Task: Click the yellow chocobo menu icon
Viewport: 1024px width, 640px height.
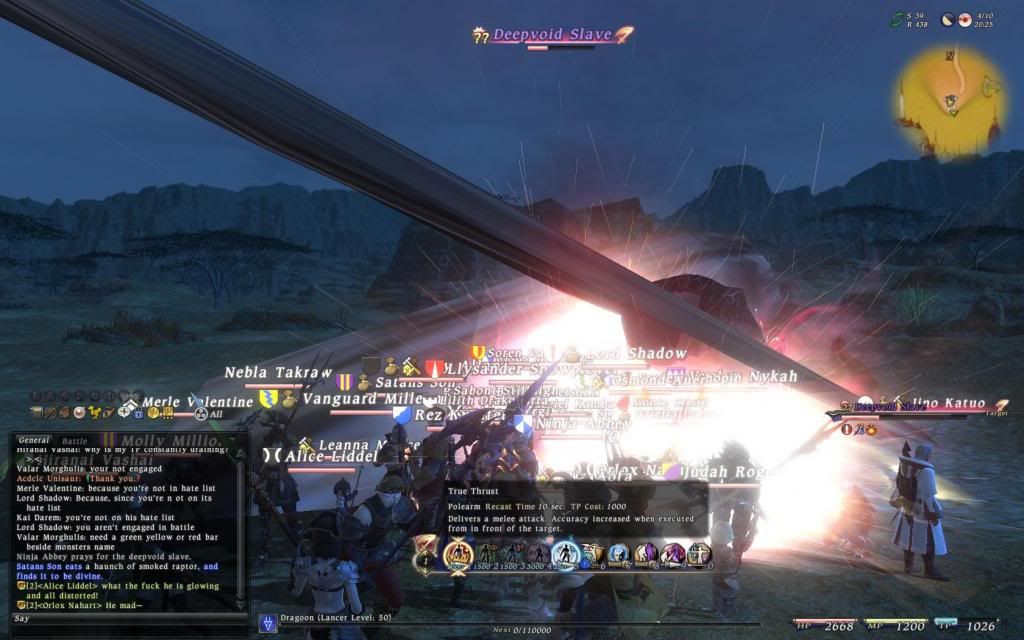Action: tap(96, 412)
